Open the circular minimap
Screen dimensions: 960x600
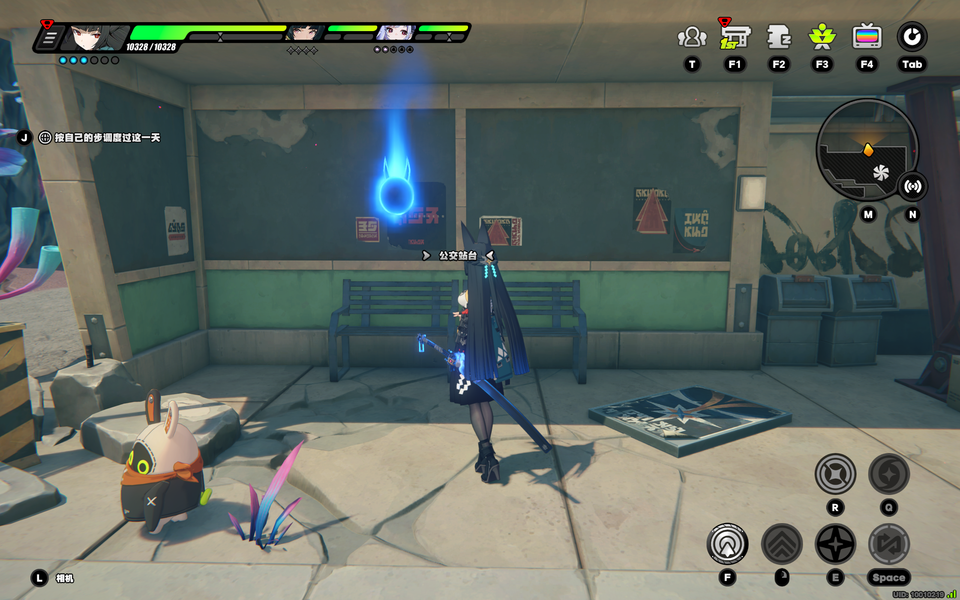point(866,150)
